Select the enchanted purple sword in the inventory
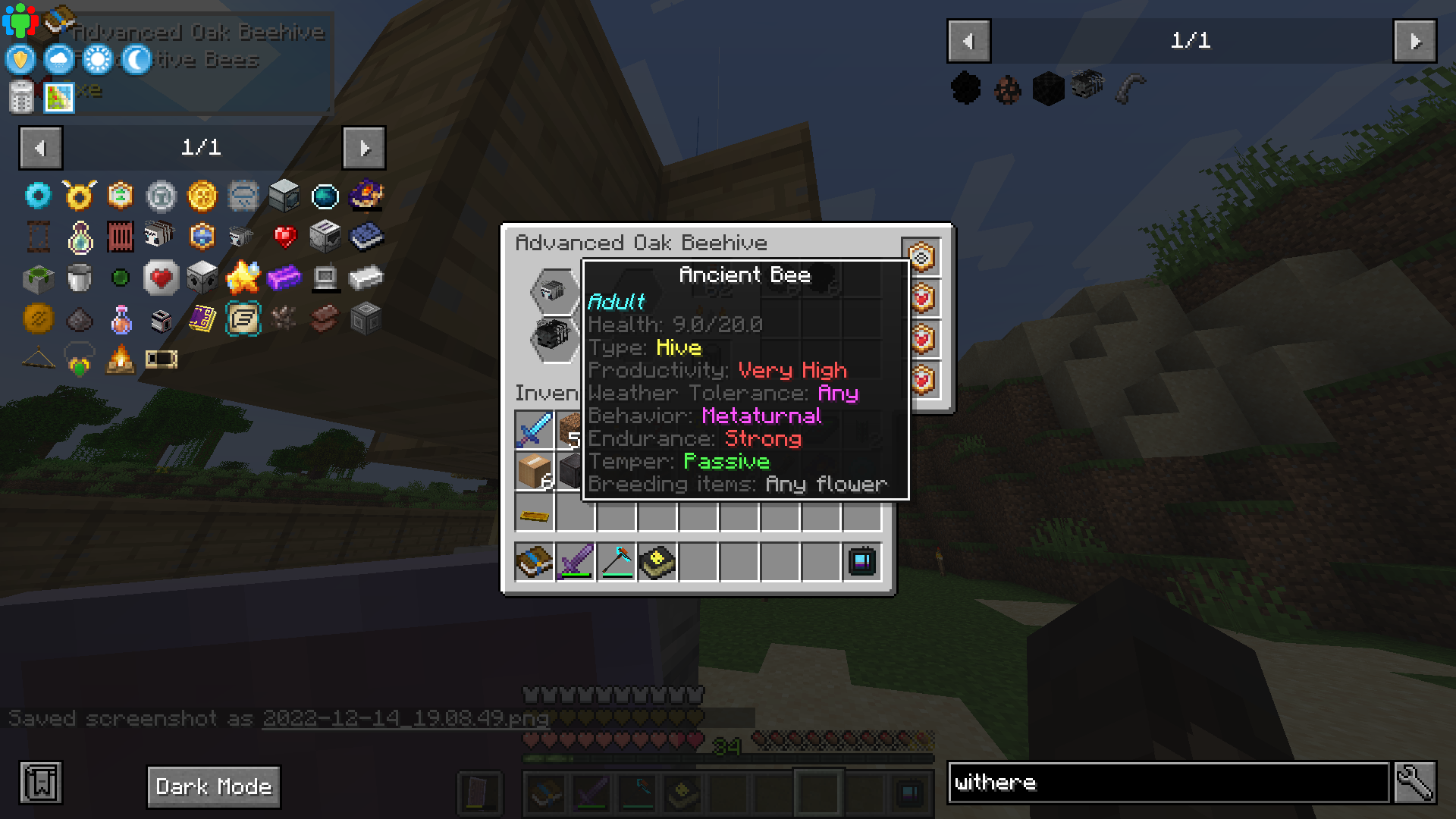The width and height of the screenshot is (1456, 819). [x=575, y=561]
